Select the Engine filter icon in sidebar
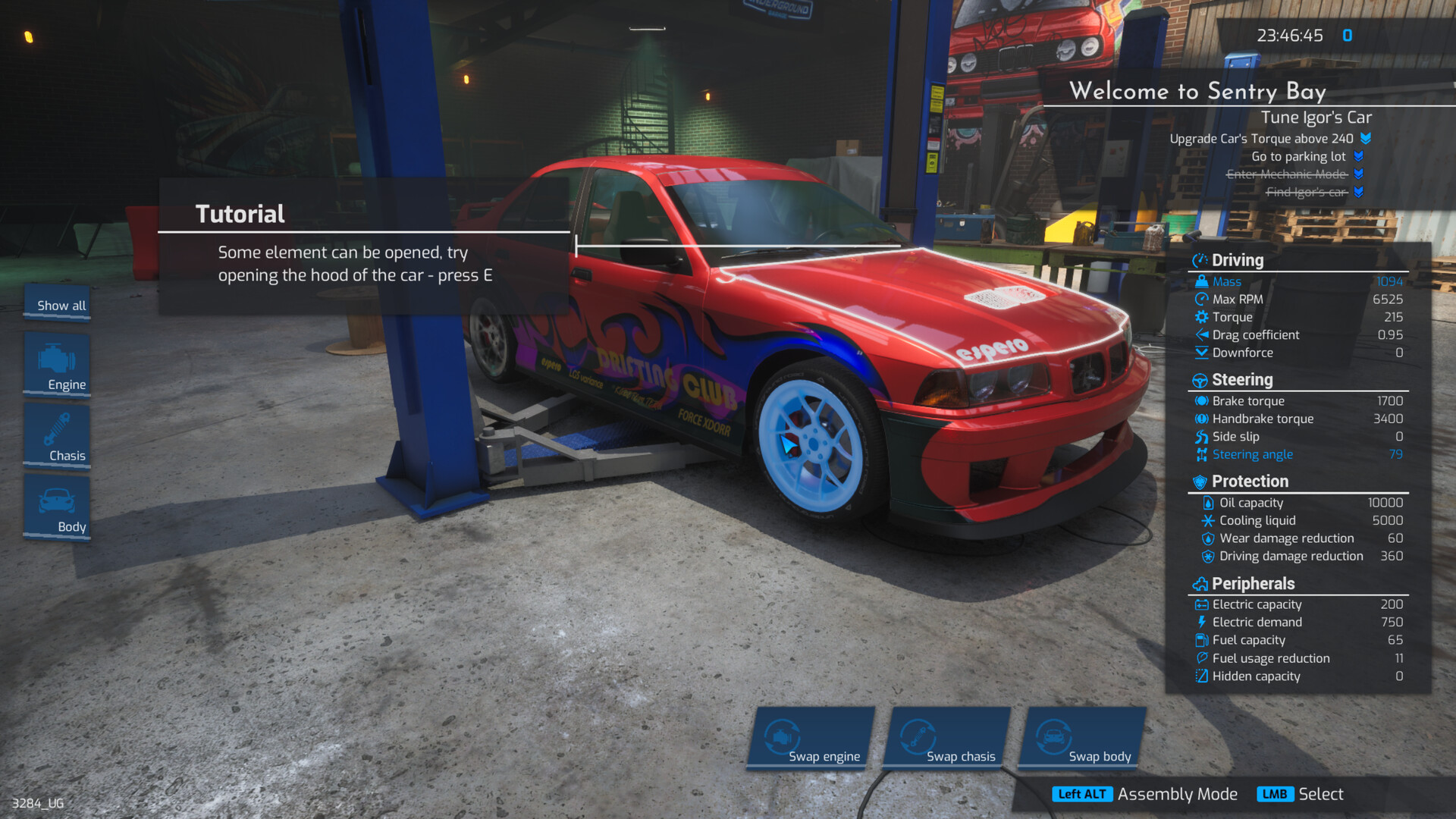Screen dimensions: 1456x819 [x=56, y=358]
